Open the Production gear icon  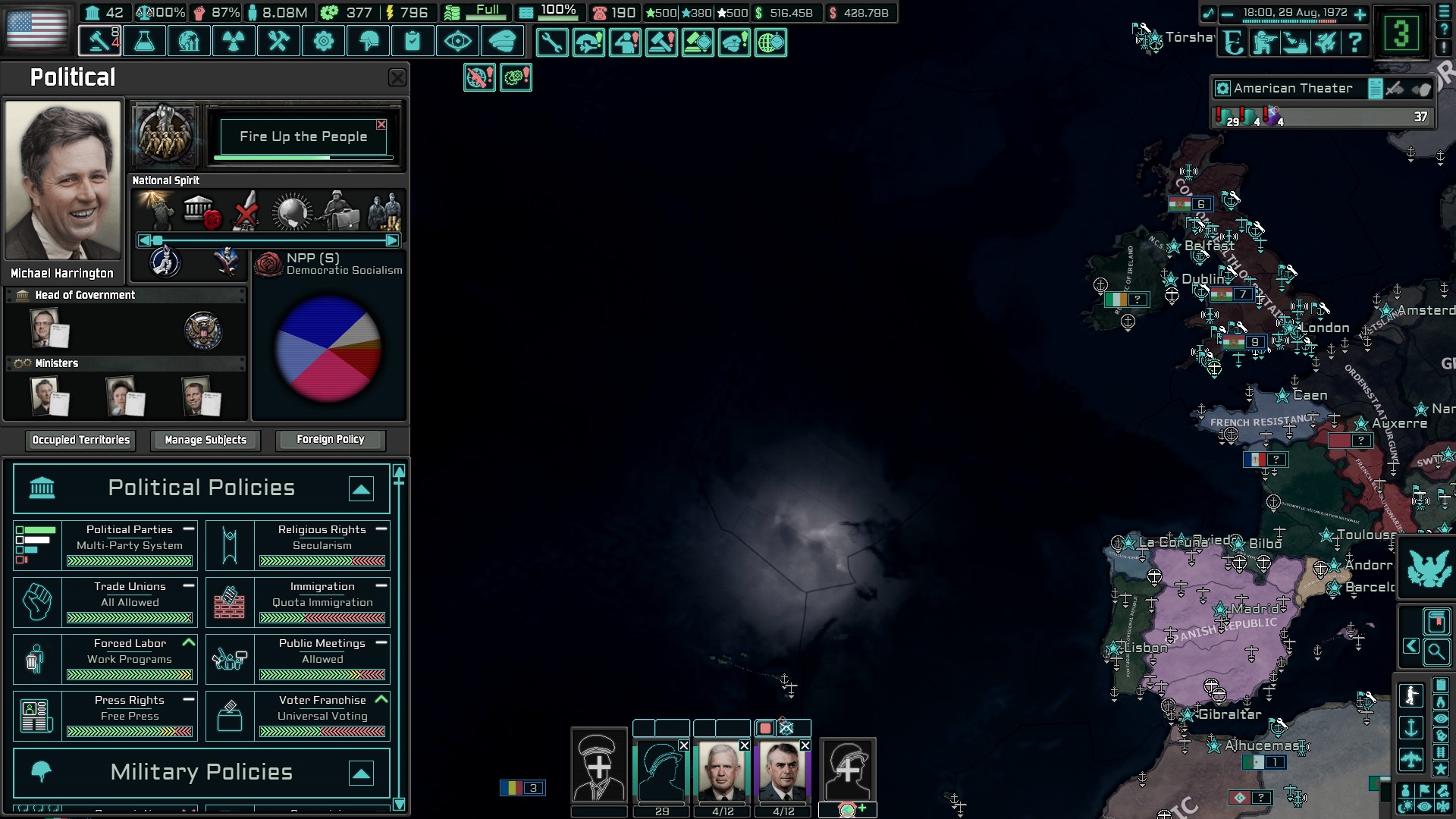pyautogui.click(x=323, y=41)
